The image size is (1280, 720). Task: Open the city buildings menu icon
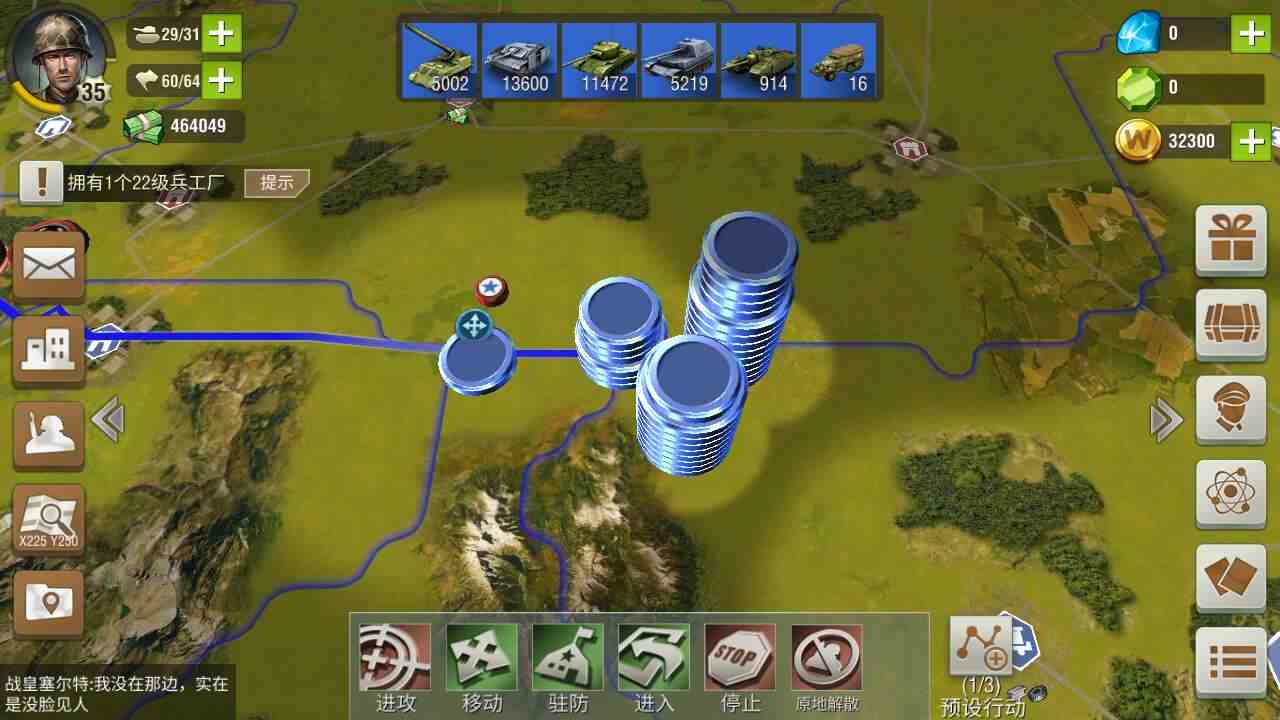click(48, 350)
